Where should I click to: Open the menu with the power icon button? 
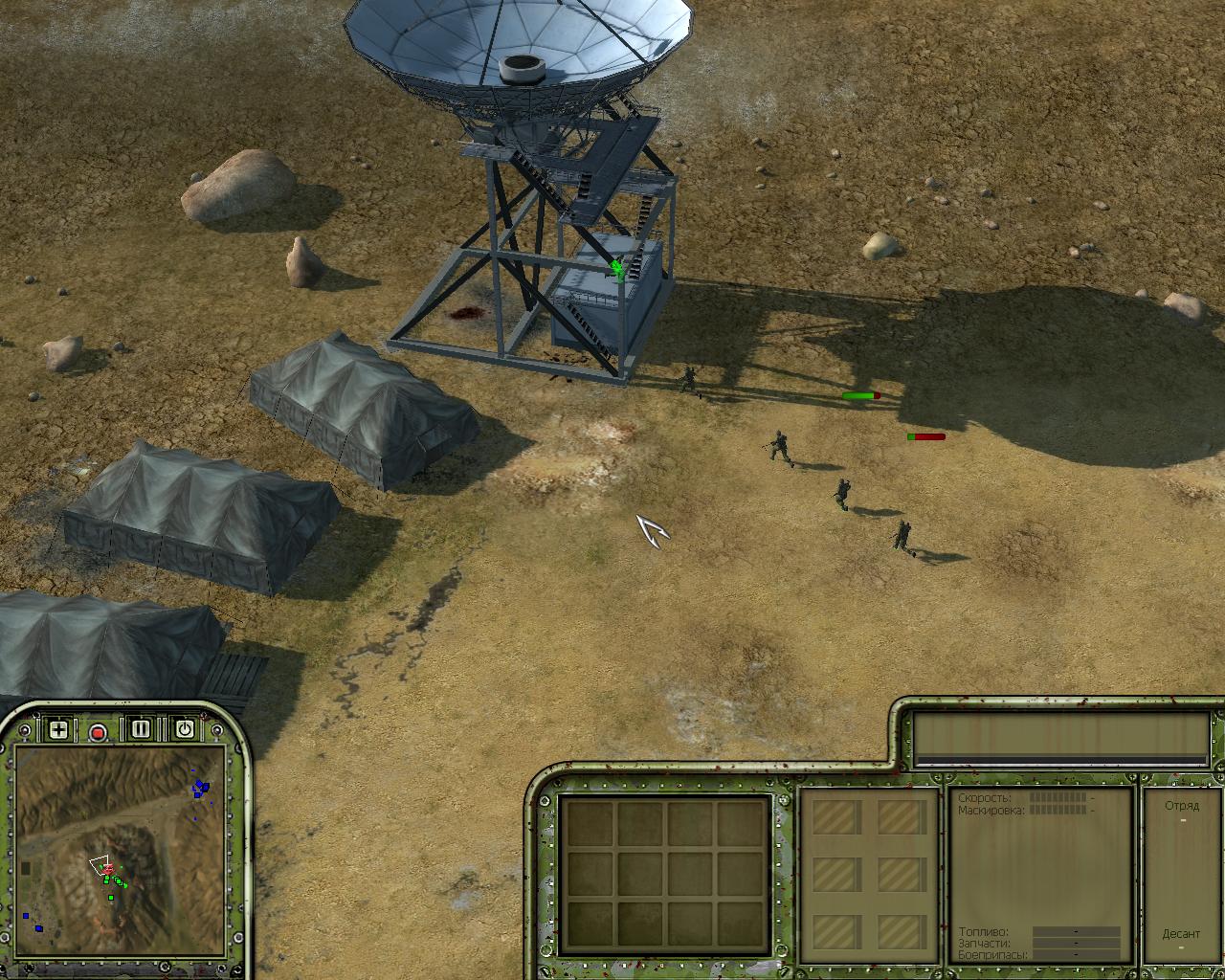pos(184,729)
